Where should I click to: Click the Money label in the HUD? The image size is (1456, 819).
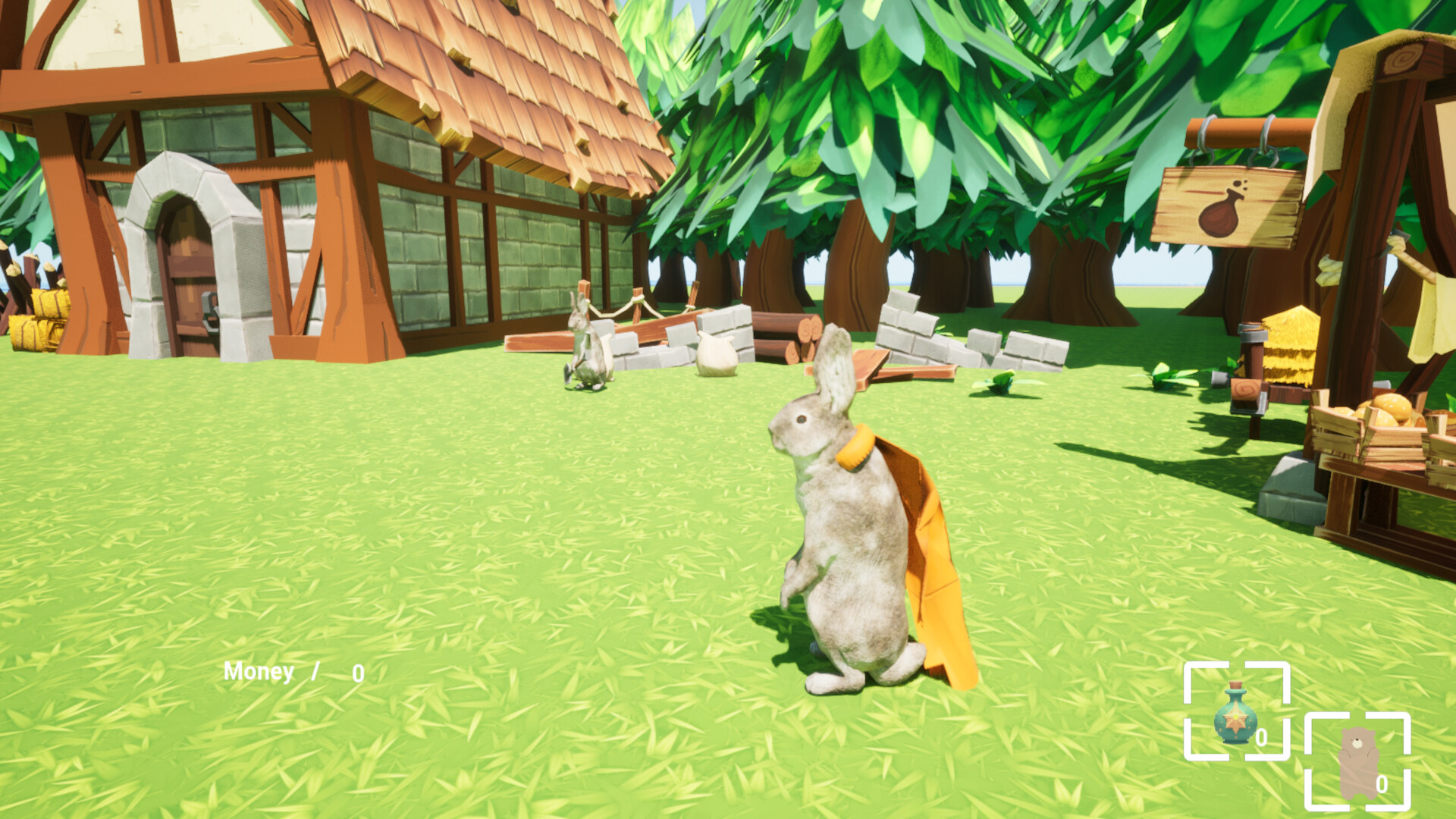coord(259,670)
